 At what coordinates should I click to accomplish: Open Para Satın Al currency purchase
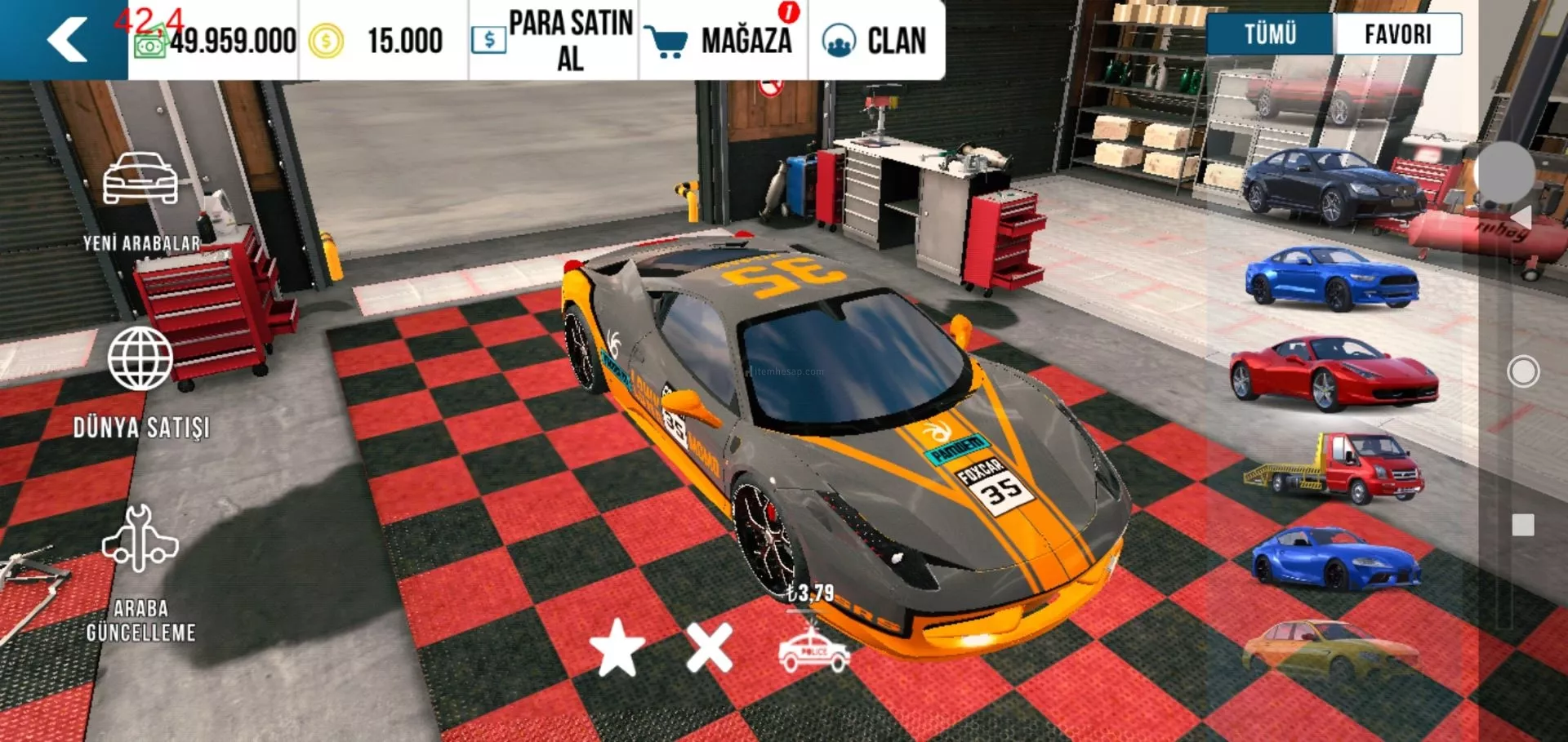(x=554, y=40)
